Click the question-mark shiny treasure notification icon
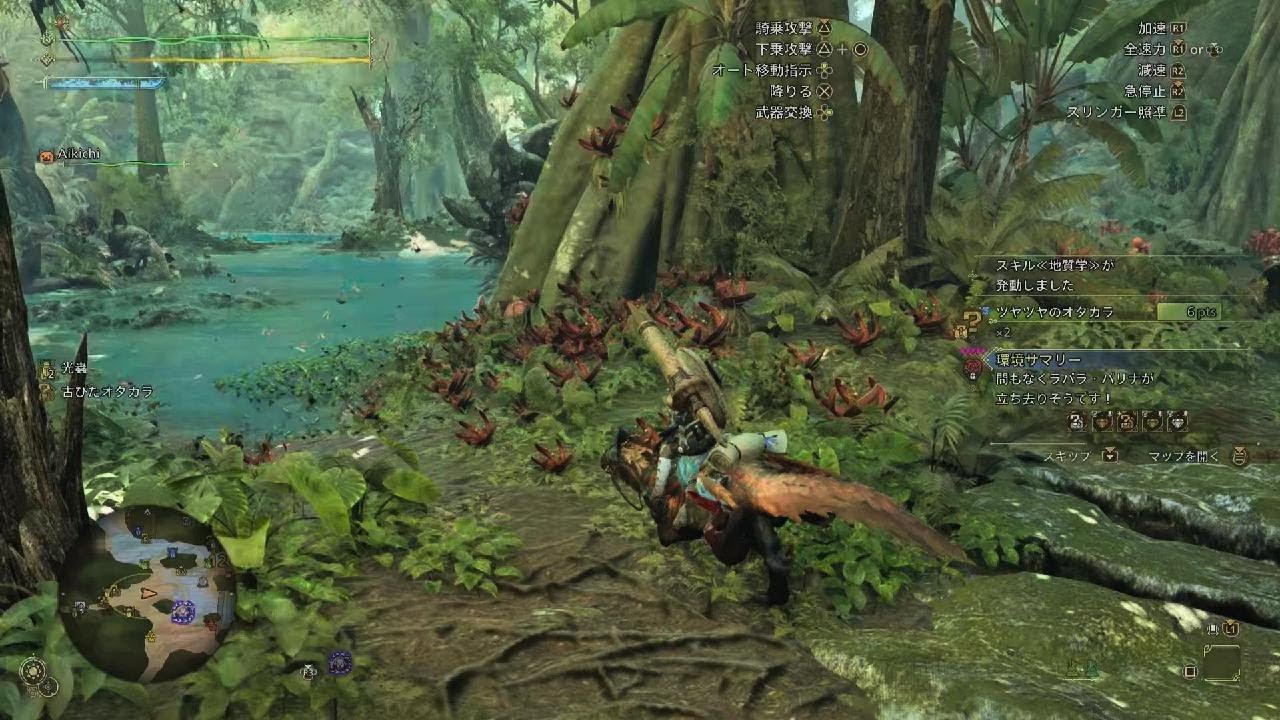 point(973,322)
